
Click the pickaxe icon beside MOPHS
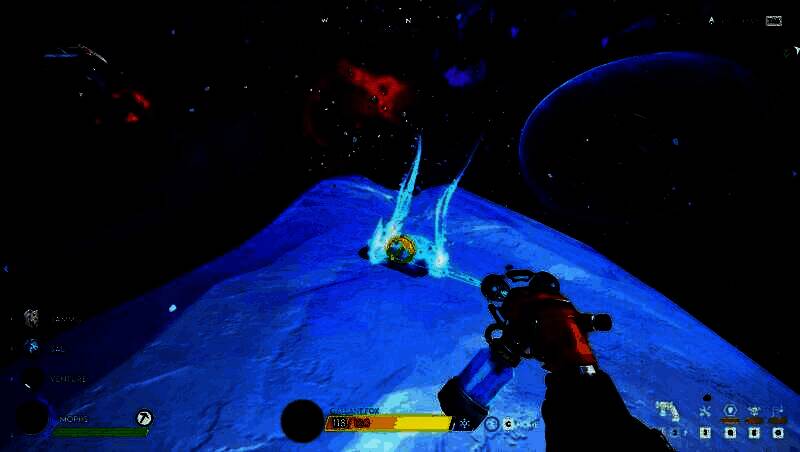click(x=144, y=418)
